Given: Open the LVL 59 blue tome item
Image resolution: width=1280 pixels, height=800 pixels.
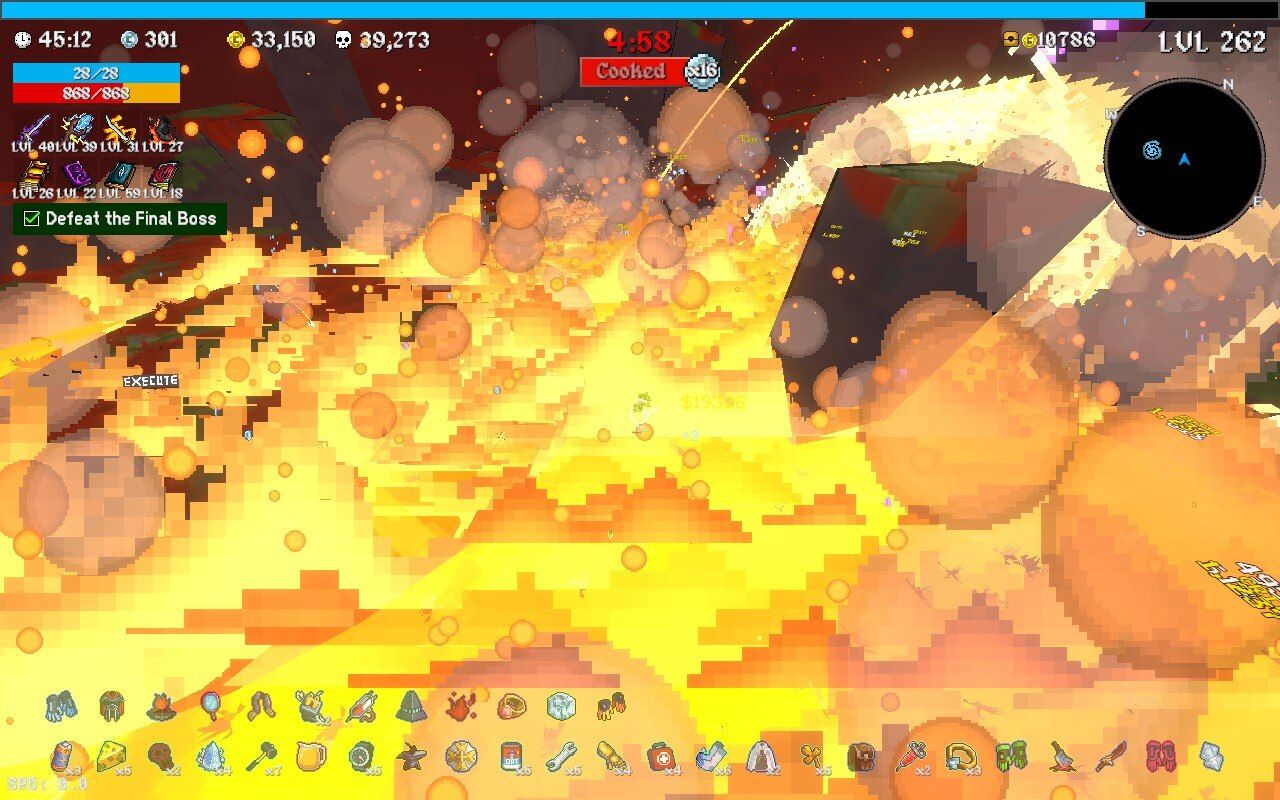Looking at the screenshot, I should point(120,176).
